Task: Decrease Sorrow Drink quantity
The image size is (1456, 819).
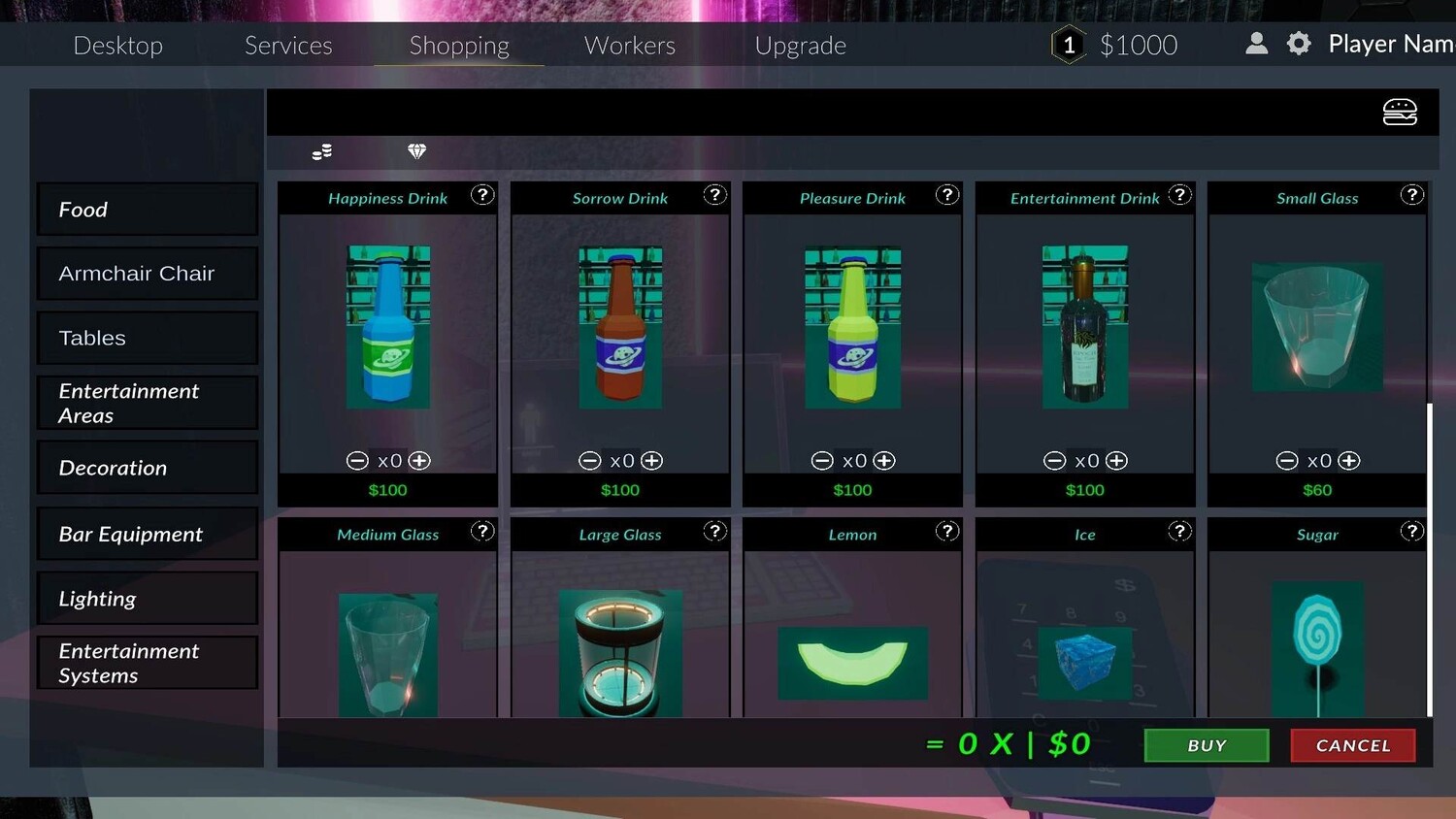Action: click(x=589, y=461)
